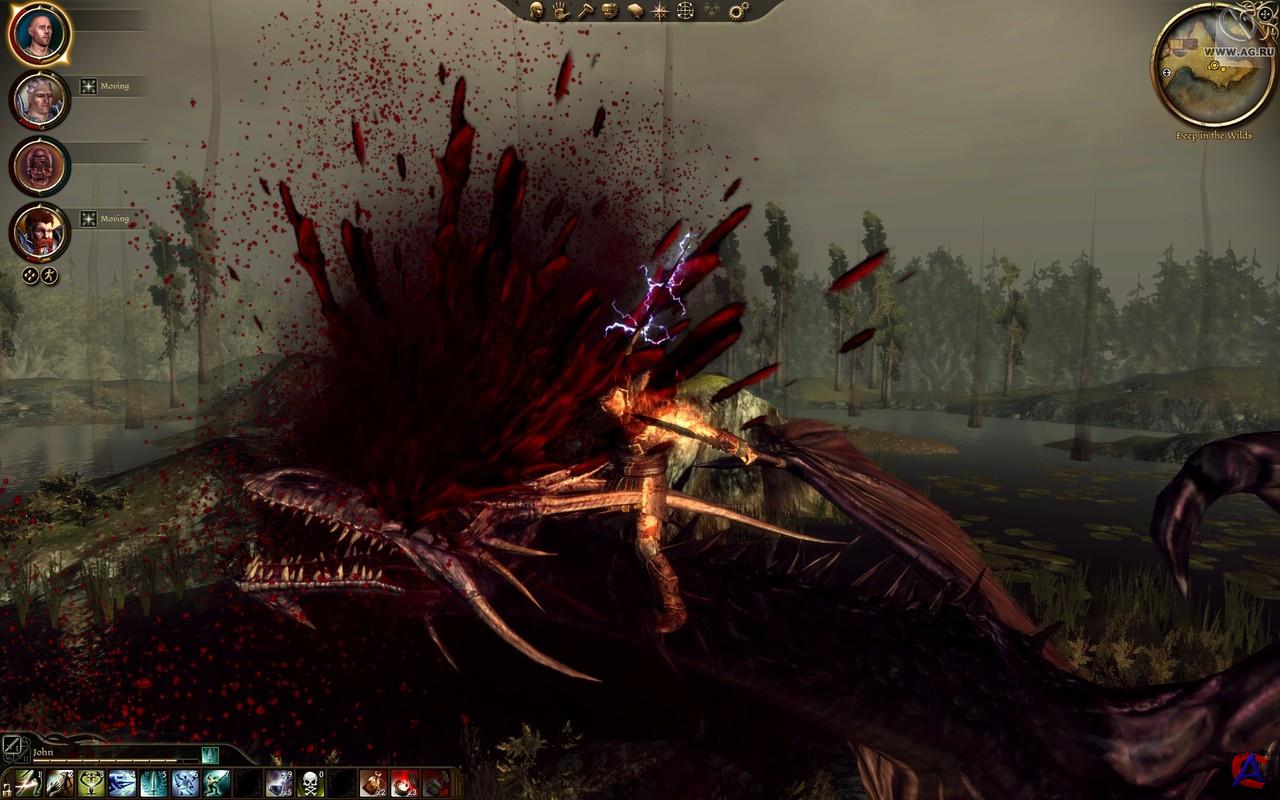Viewport: 1280px width, 800px height.
Task: Open the tactics crosshair icon
Action: pyautogui.click(x=685, y=11)
